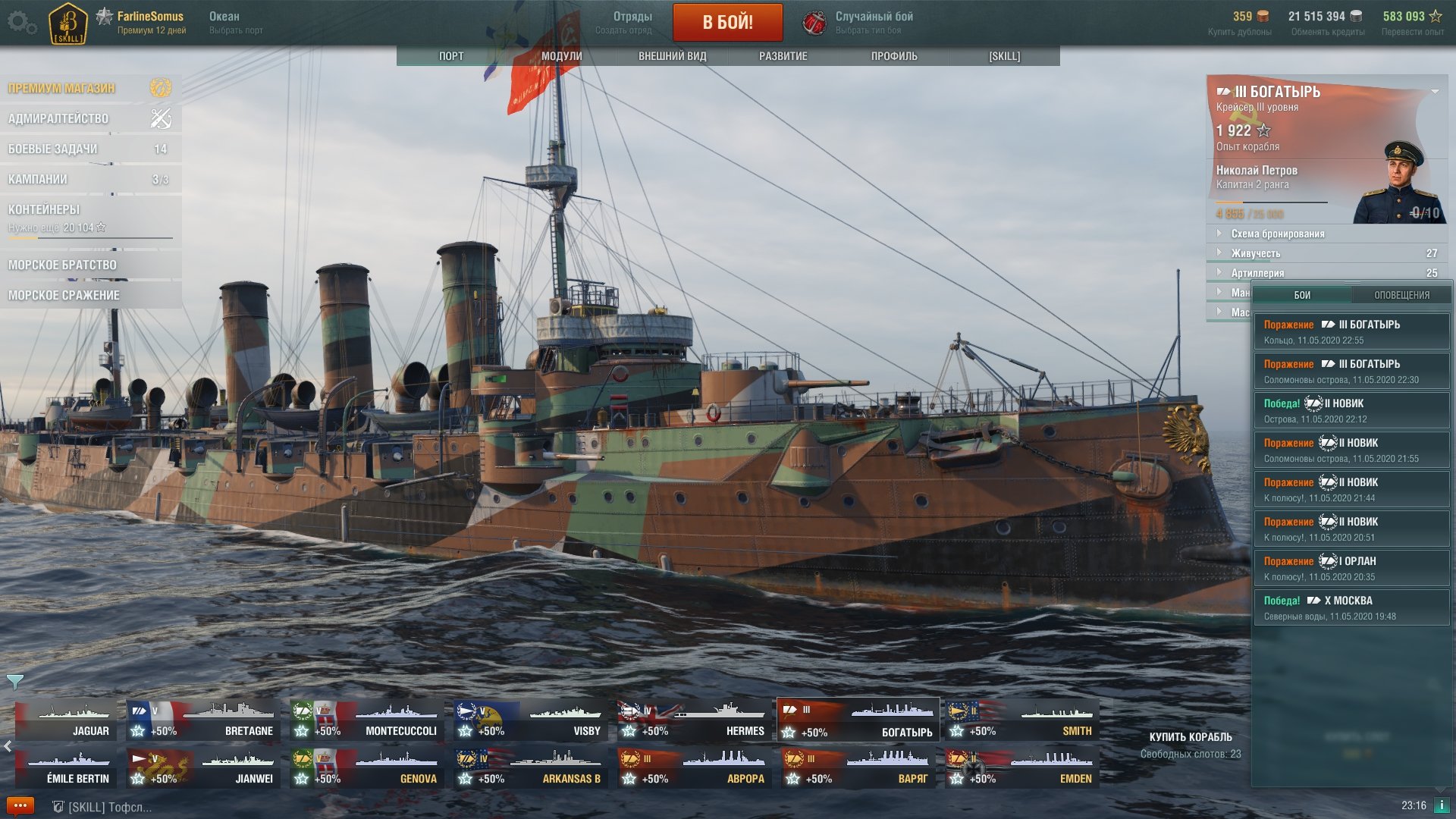Pick the АВРОРА ship from carousel
The width and height of the screenshot is (1456, 819).
coord(693,767)
